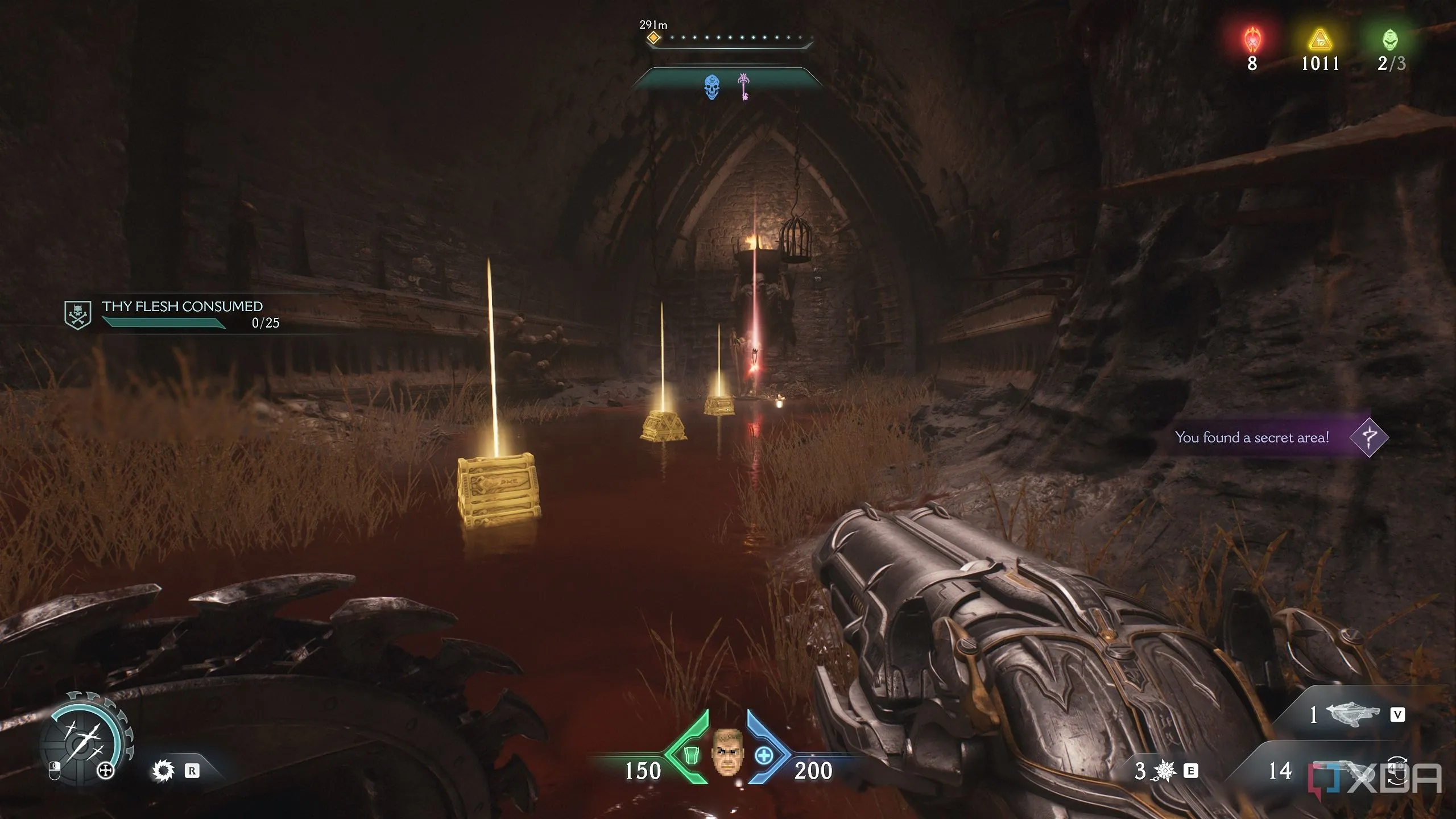Screen dimensions: 1456x819
Task: Select the spinning saw blade icon
Action: click(x=163, y=771)
